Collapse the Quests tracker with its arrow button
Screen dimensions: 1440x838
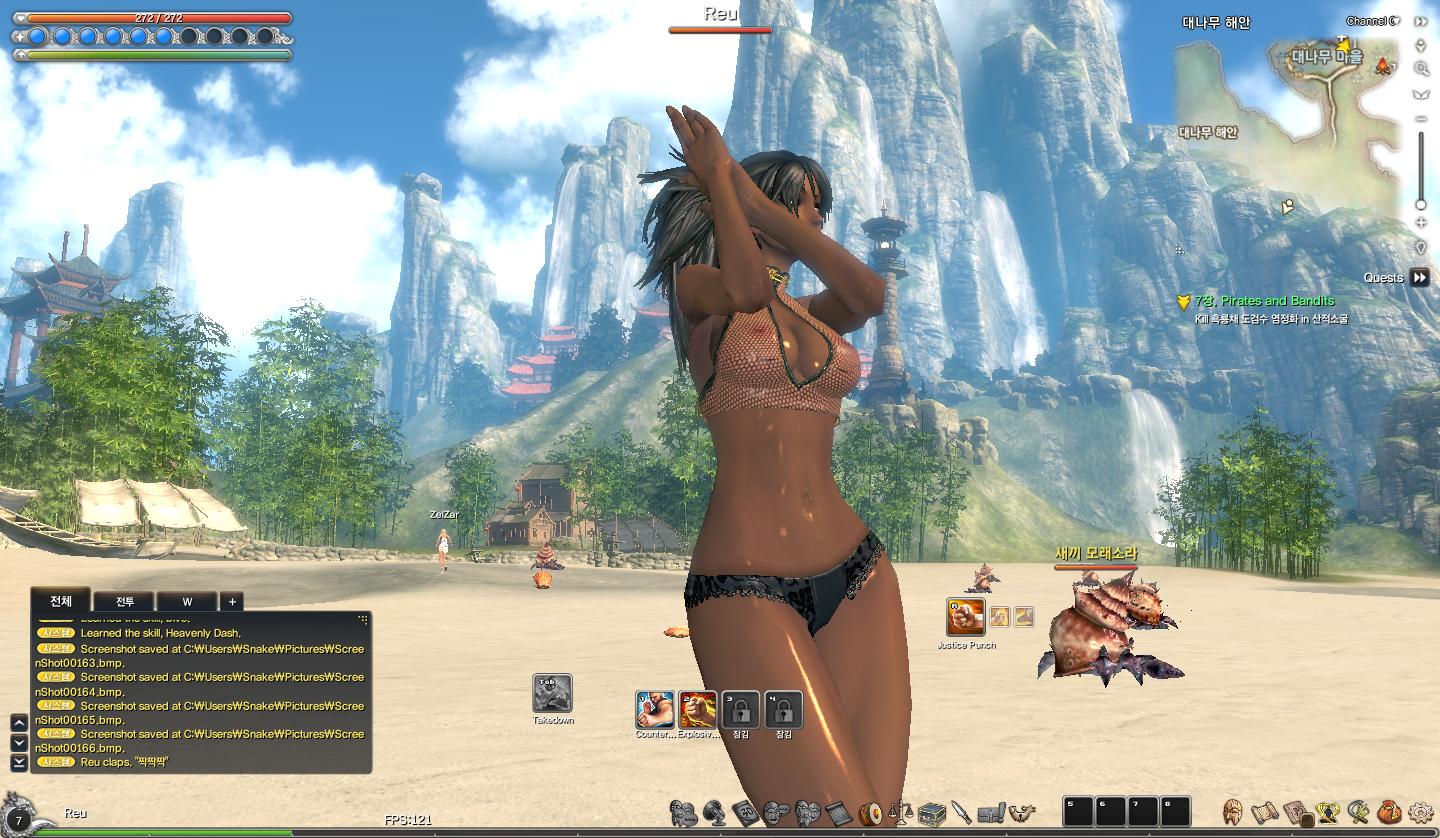pos(1420,278)
